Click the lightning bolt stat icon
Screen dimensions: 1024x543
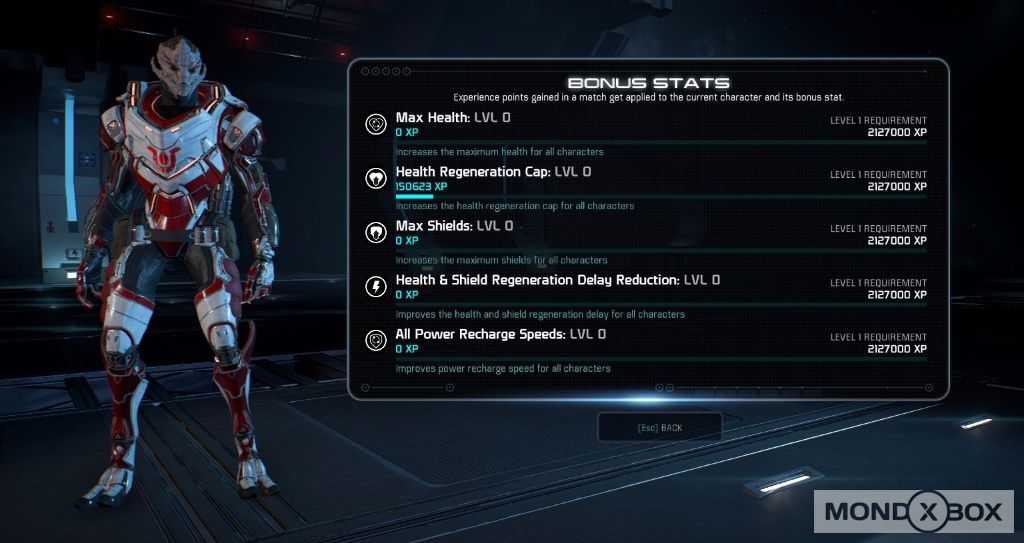377,286
